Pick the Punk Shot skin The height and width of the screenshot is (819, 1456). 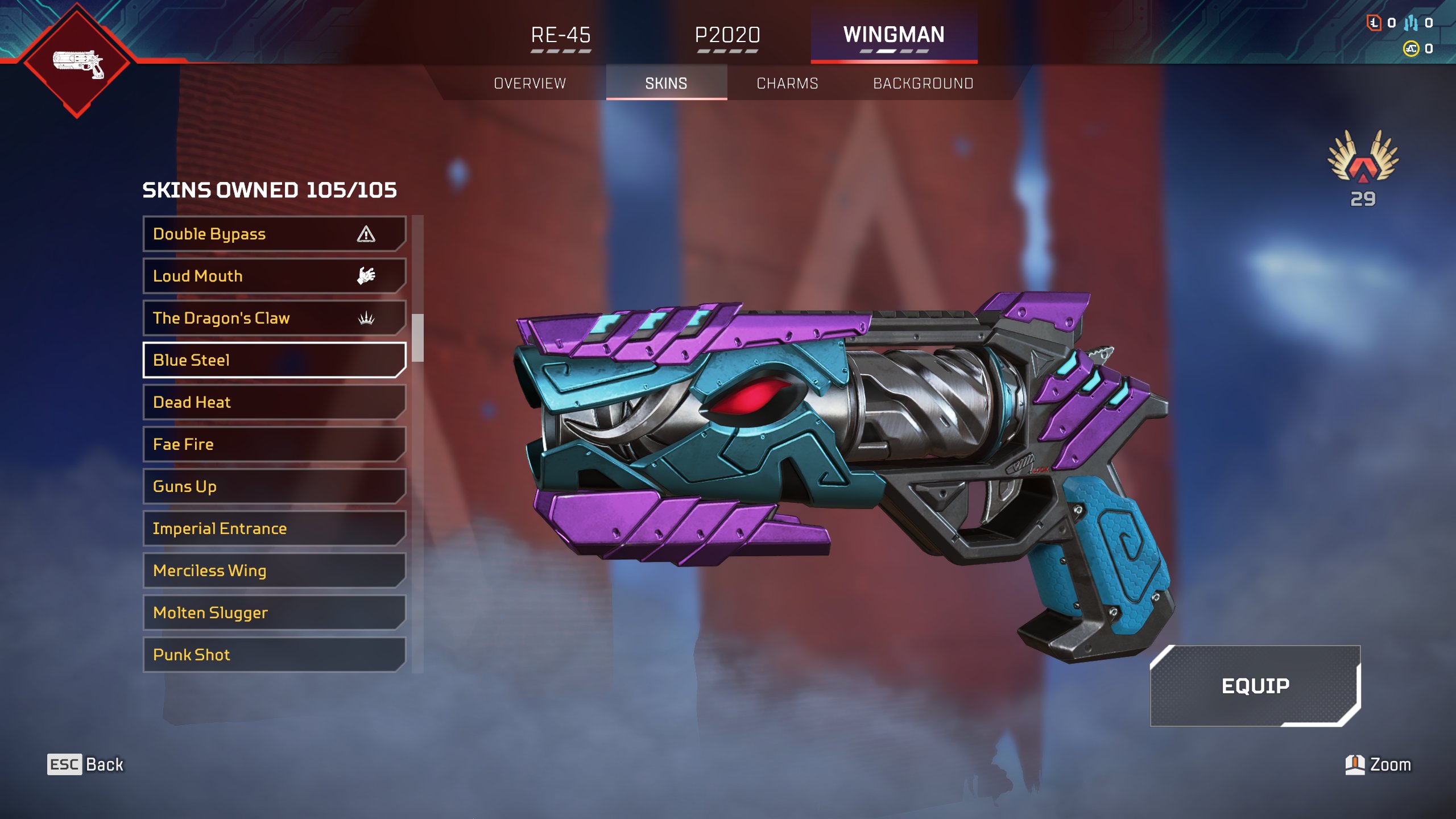[x=274, y=655]
